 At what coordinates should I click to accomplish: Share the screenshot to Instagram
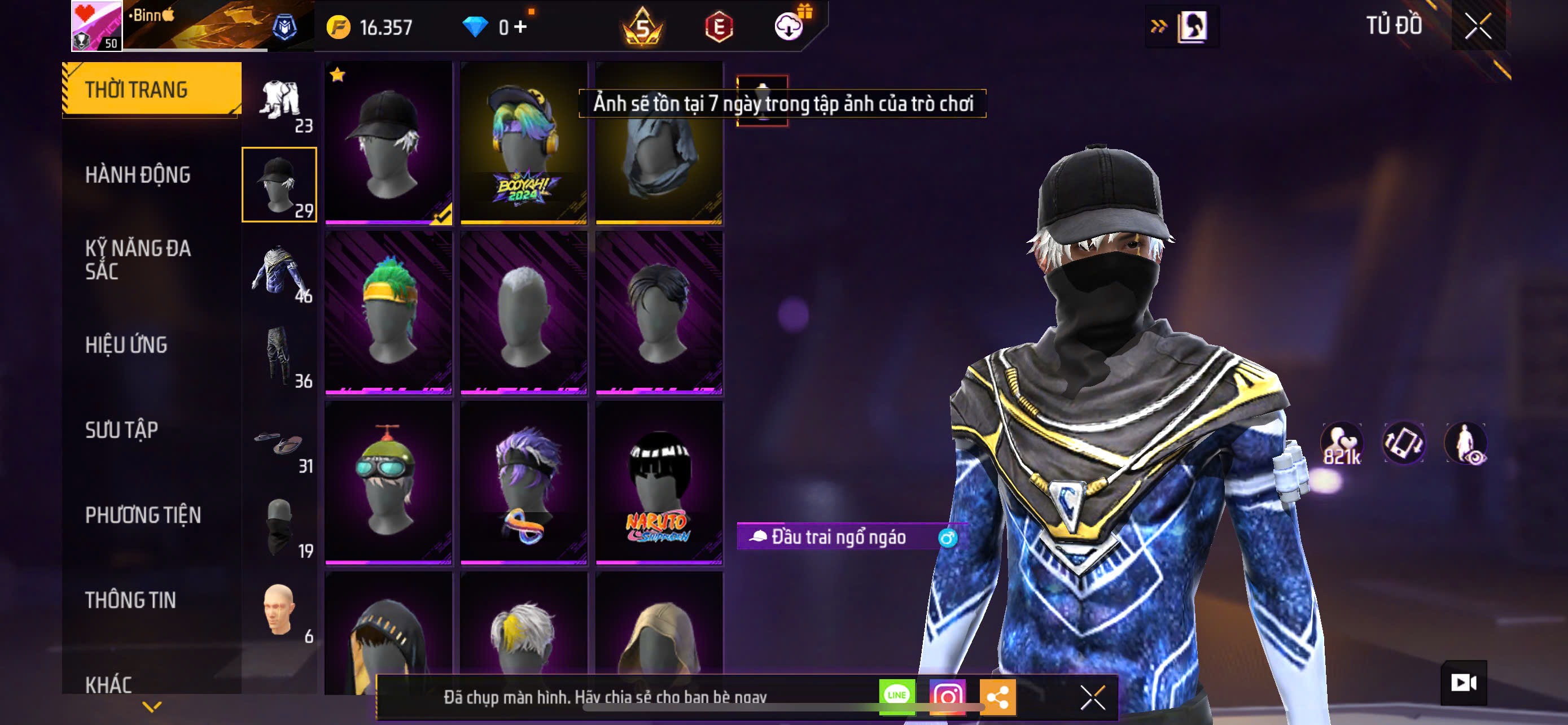click(947, 696)
